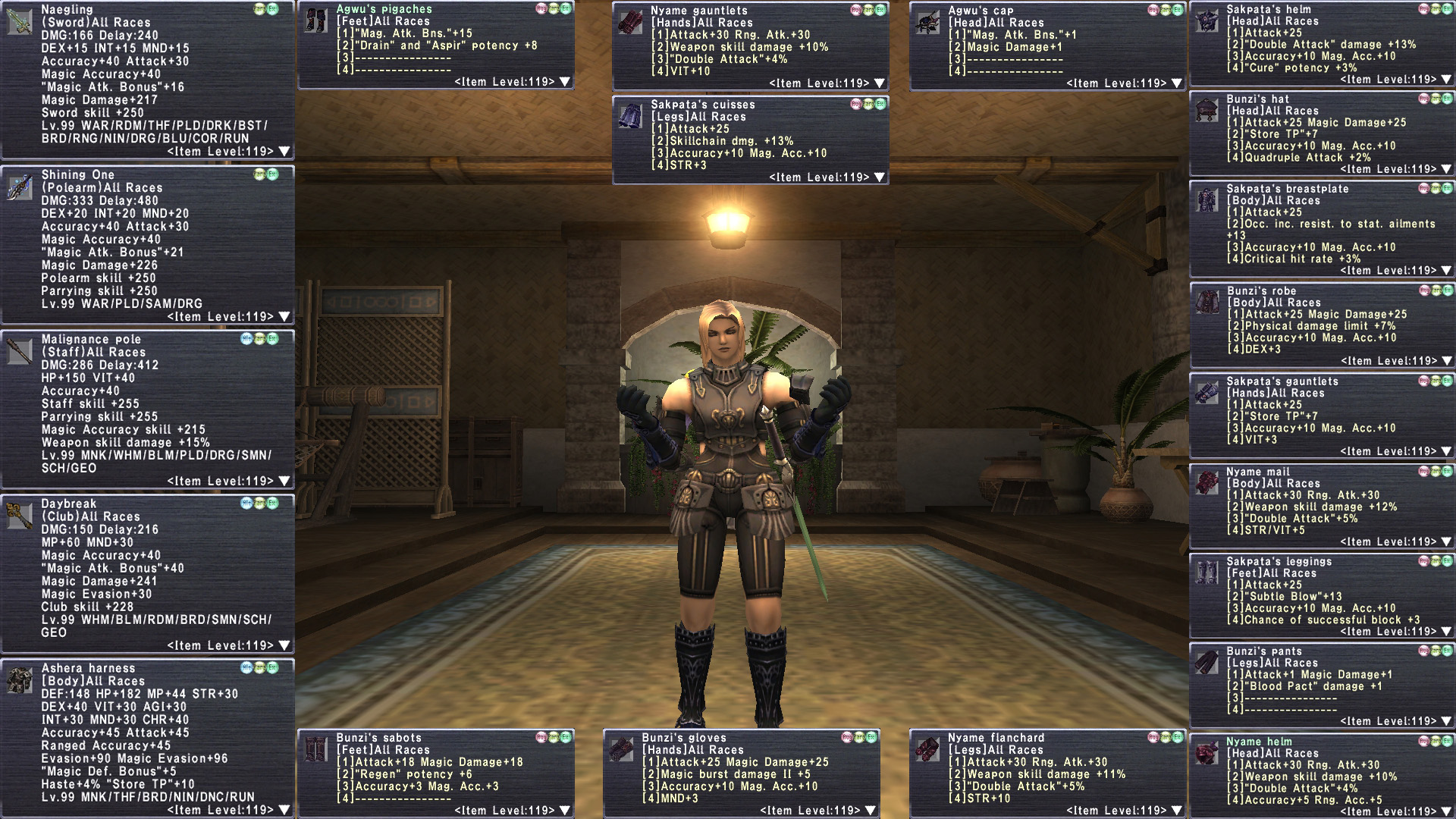Pick the Daybreak club icon
Image resolution: width=1456 pixels, height=819 pixels.
(19, 516)
